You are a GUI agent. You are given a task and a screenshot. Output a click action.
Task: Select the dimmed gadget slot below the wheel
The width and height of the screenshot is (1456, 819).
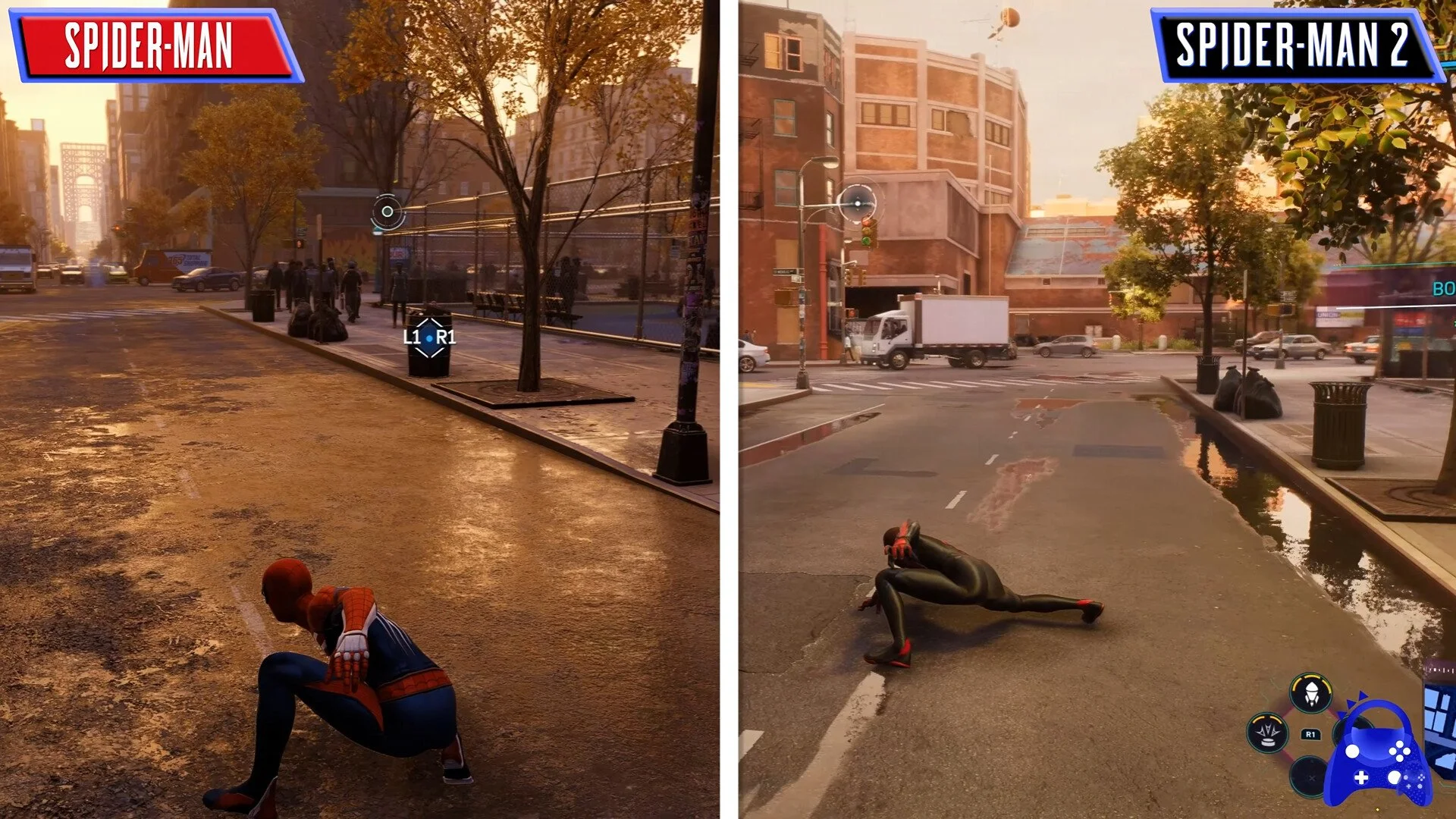pyautogui.click(x=1310, y=779)
